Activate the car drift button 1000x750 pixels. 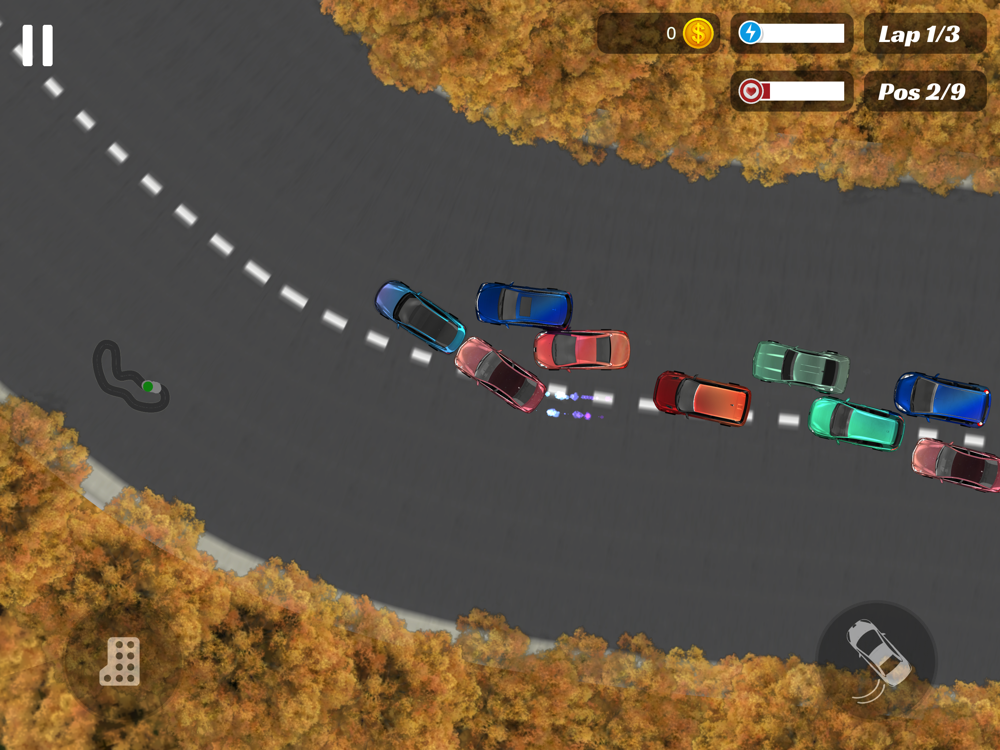point(877,657)
